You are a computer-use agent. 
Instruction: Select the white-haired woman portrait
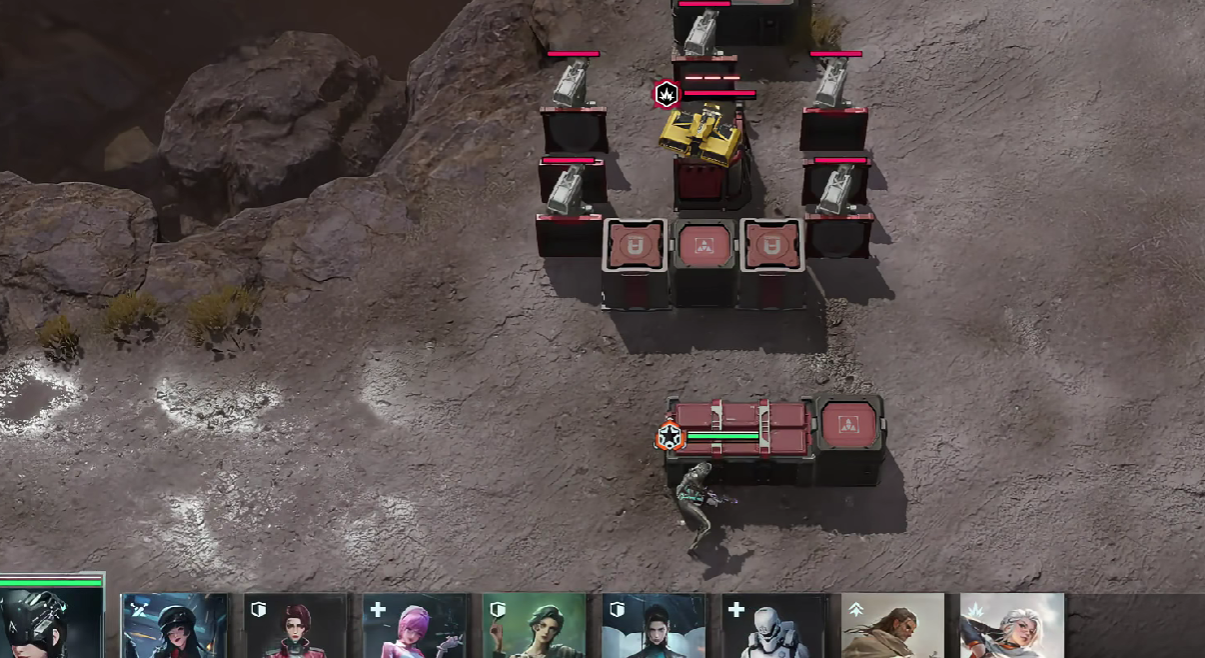click(1012, 626)
